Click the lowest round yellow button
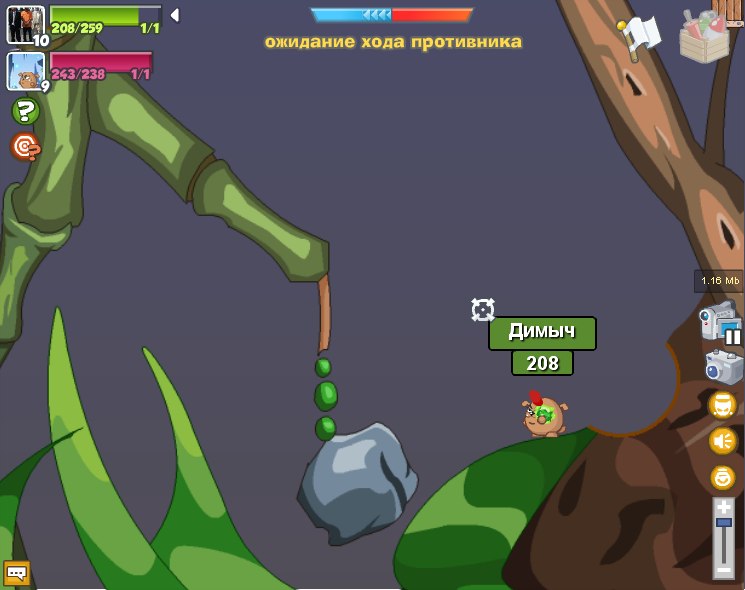Viewport: 745px width, 590px height. (722, 477)
